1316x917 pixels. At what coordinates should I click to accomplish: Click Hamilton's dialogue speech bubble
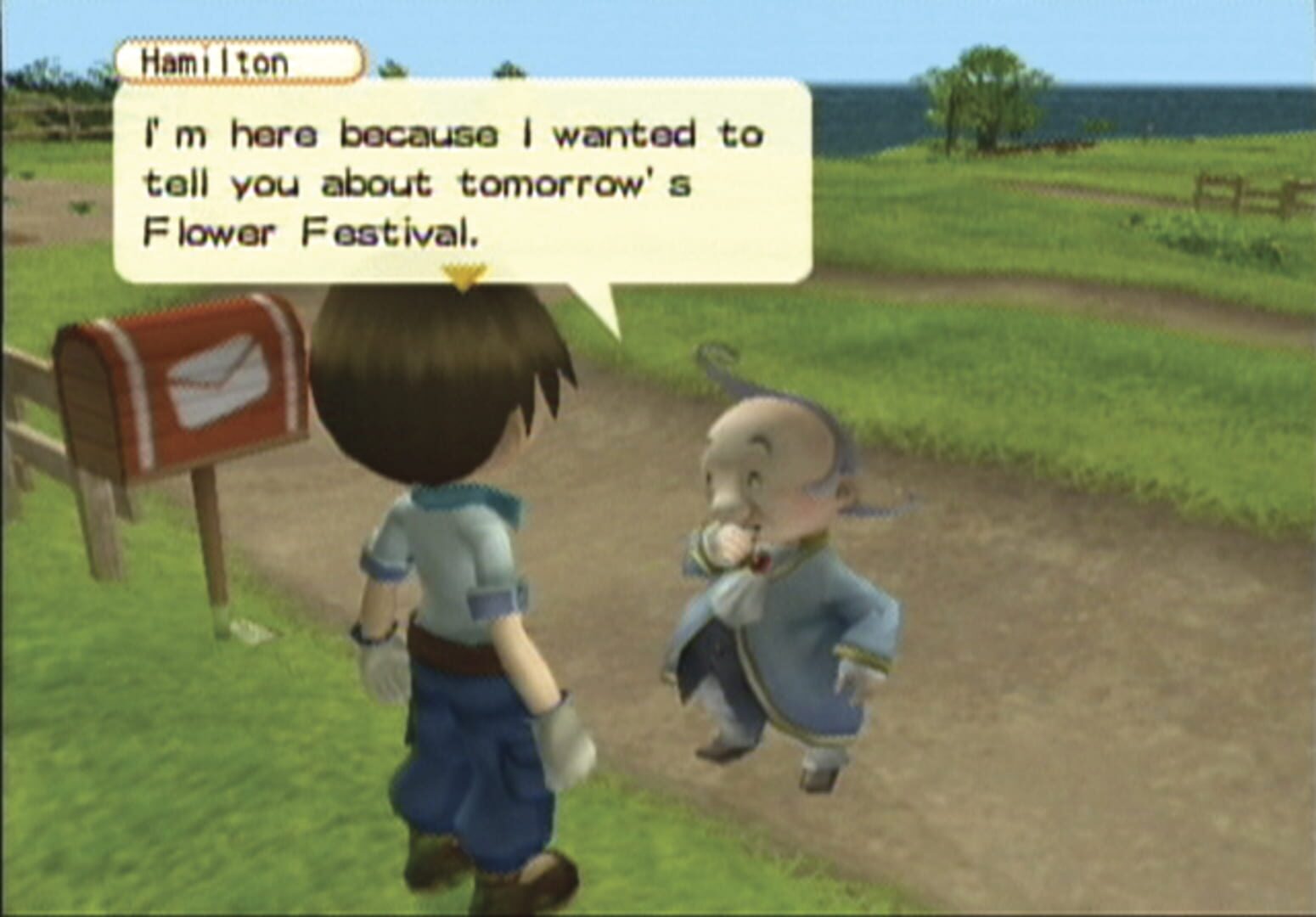point(463,183)
